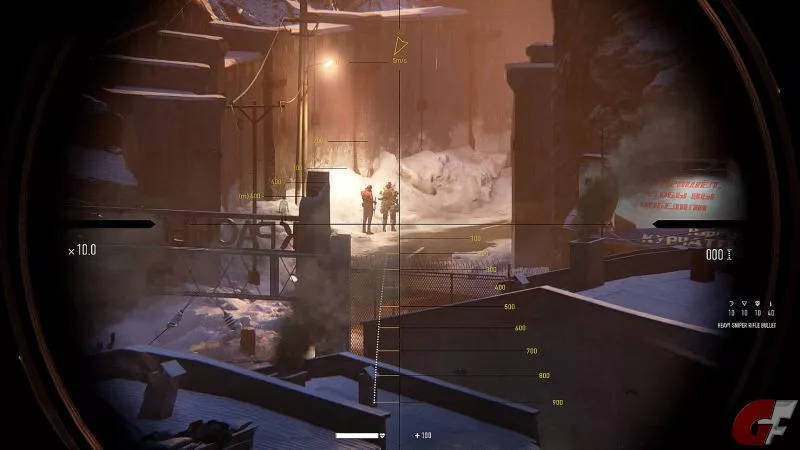The image size is (800, 450).
Task: Select the crescent-shaped ammo type icon
Action: tap(731, 302)
